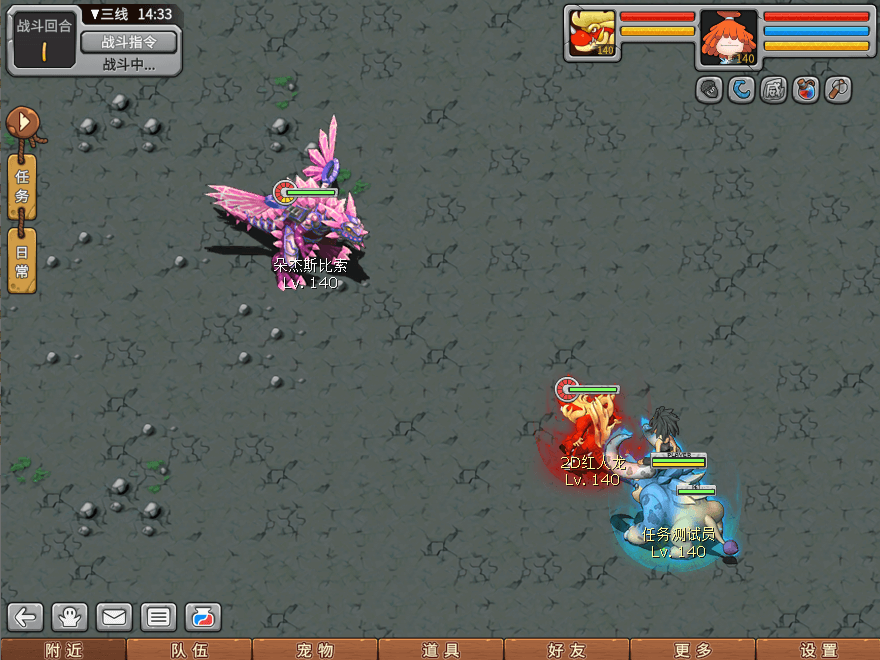Open the 战斗指令 battle command button
Screen dimensions: 880x660
tap(128, 42)
